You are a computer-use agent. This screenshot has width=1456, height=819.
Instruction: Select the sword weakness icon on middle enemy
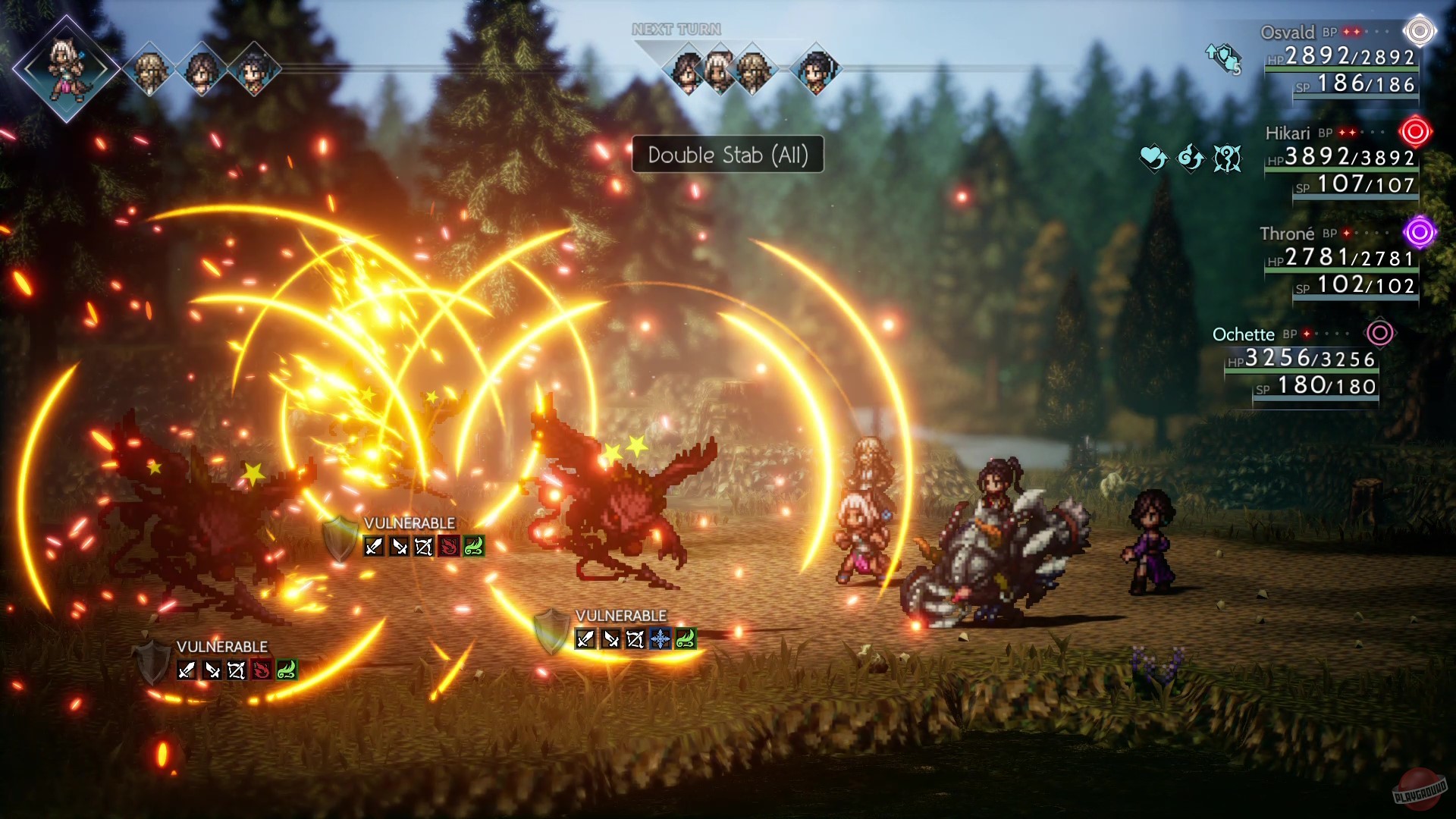coord(372,544)
